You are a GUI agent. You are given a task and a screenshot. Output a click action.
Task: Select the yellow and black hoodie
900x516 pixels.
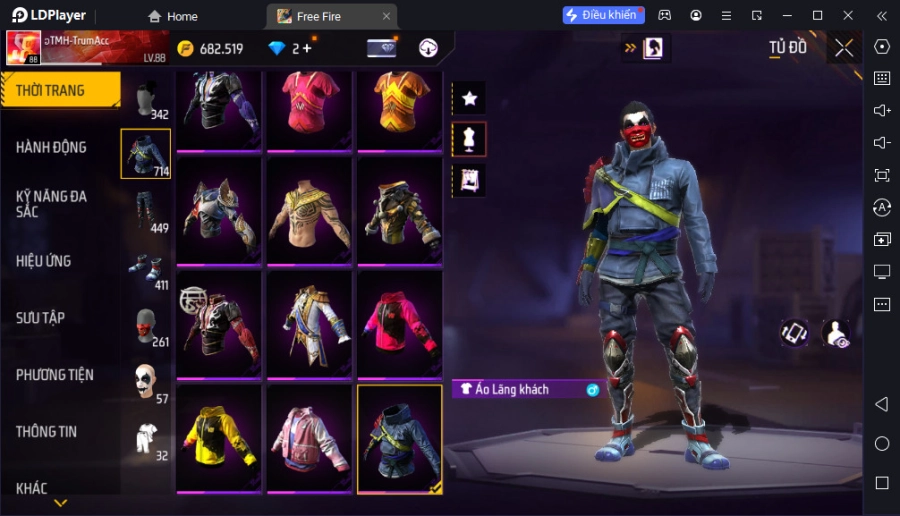pos(219,439)
